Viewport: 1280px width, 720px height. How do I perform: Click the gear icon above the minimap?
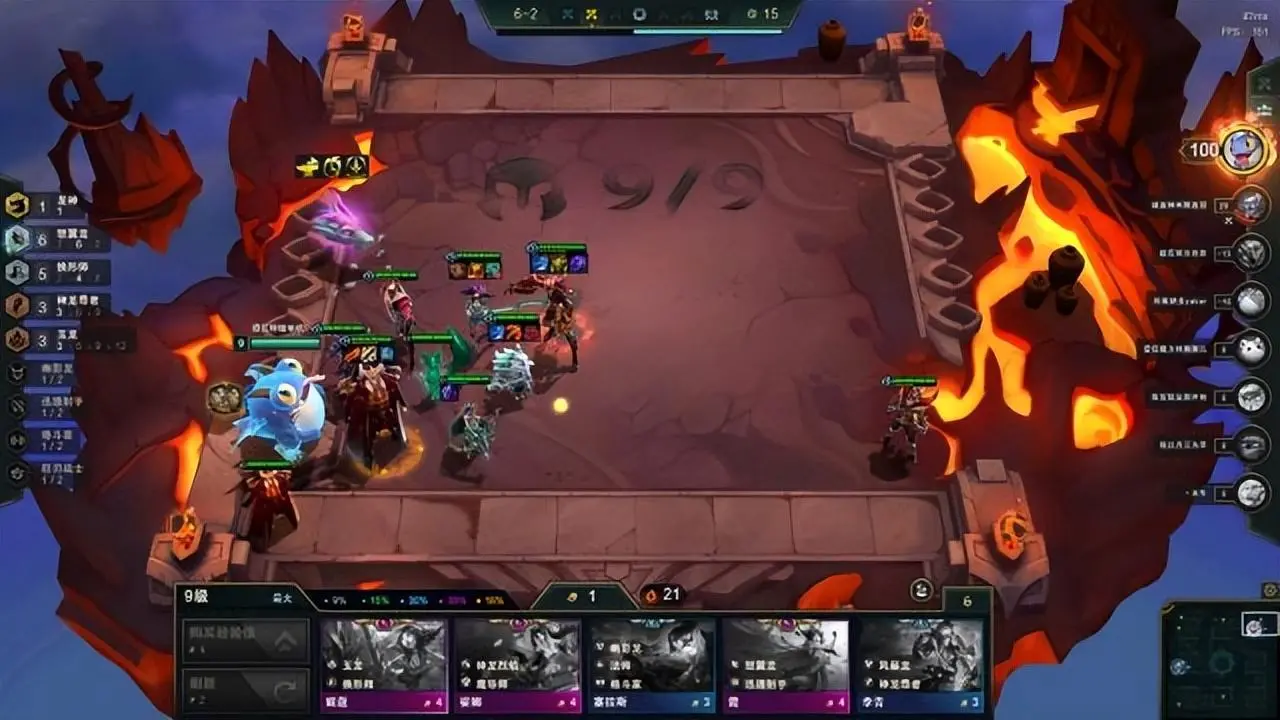tap(1270, 590)
